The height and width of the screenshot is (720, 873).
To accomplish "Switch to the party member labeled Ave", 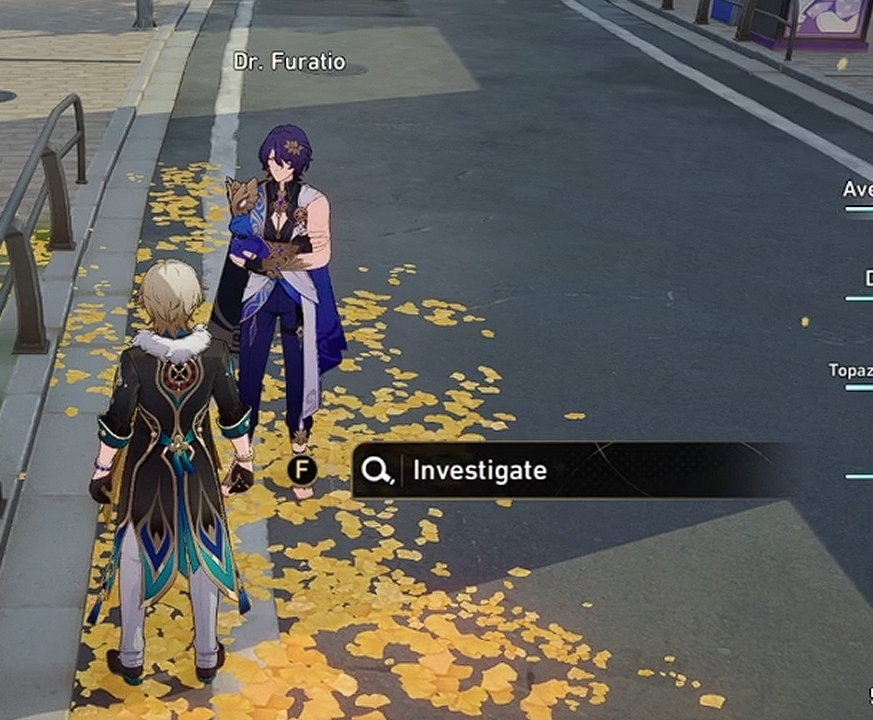I will [857, 190].
